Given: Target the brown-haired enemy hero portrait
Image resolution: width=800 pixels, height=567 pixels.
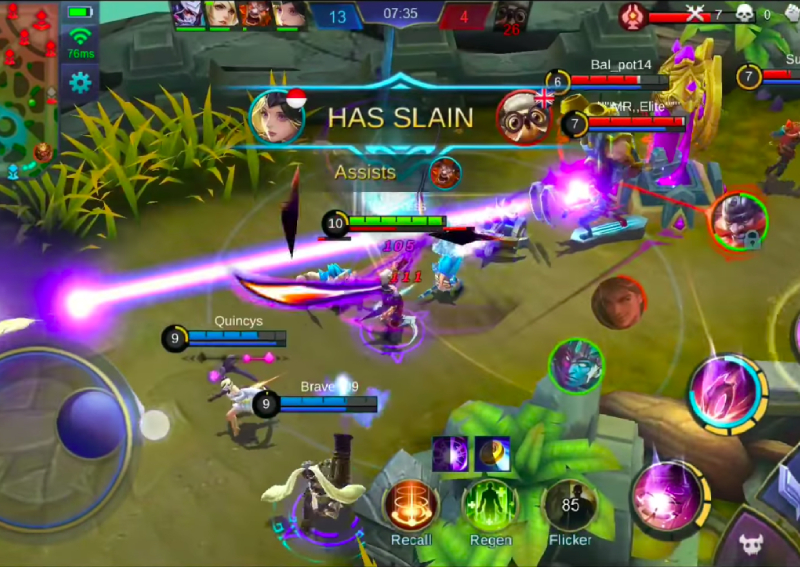Looking at the screenshot, I should click(617, 302).
